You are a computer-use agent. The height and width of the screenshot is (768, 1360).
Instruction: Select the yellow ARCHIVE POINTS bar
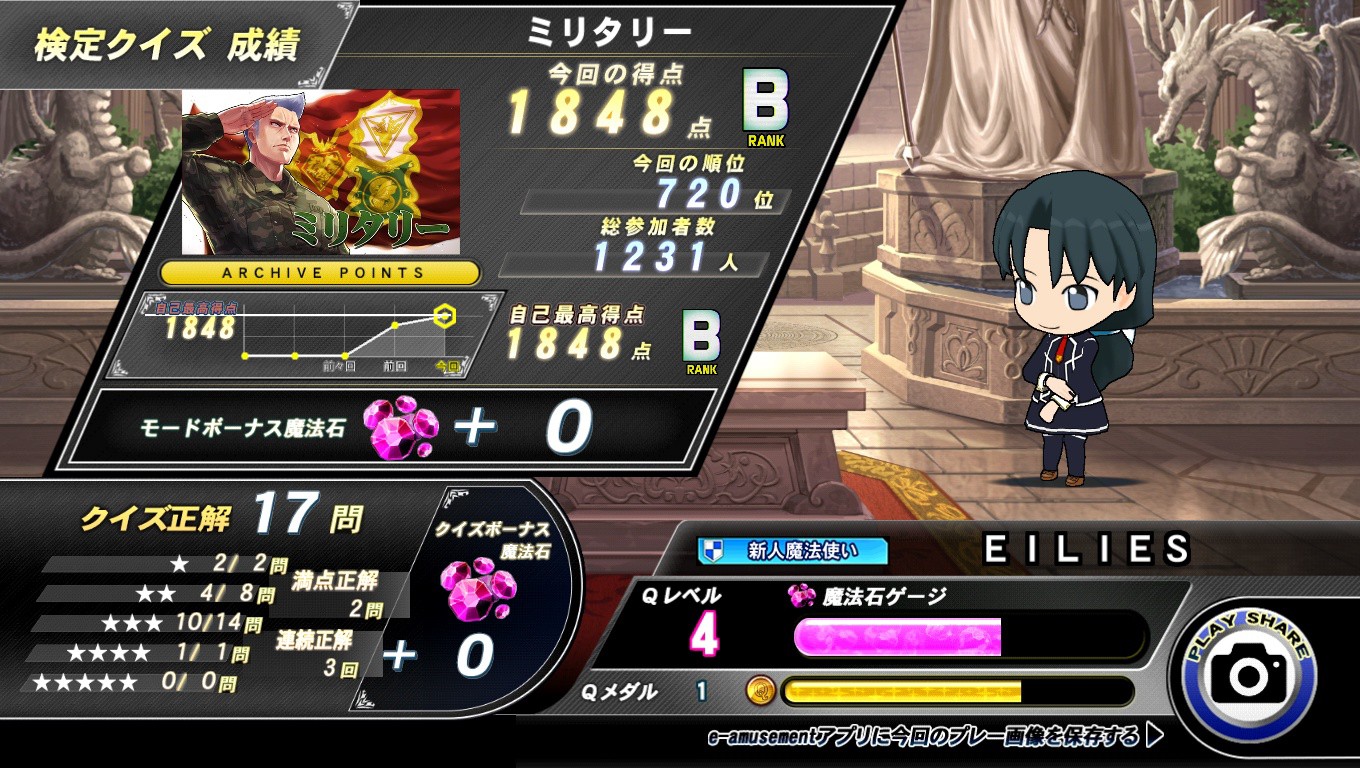[321, 272]
